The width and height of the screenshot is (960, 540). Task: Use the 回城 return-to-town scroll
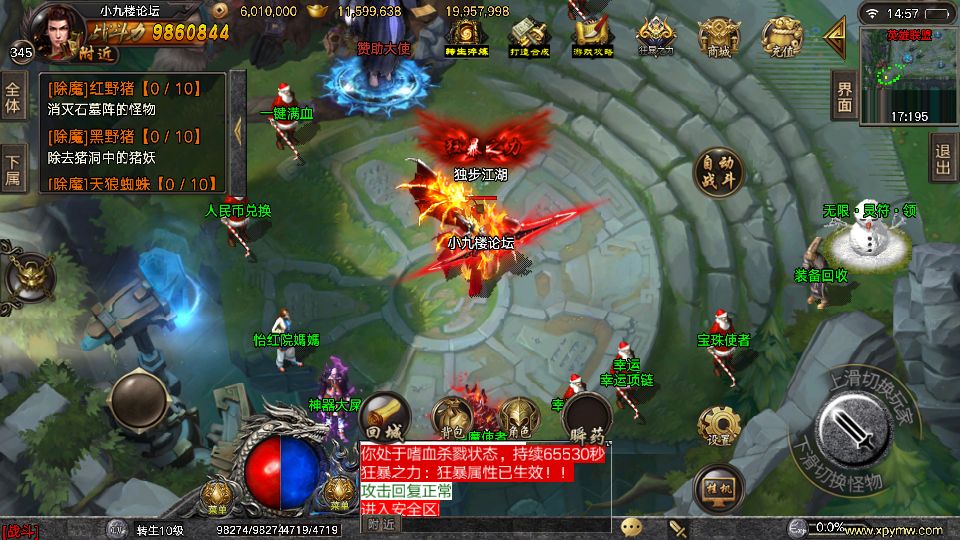(384, 418)
